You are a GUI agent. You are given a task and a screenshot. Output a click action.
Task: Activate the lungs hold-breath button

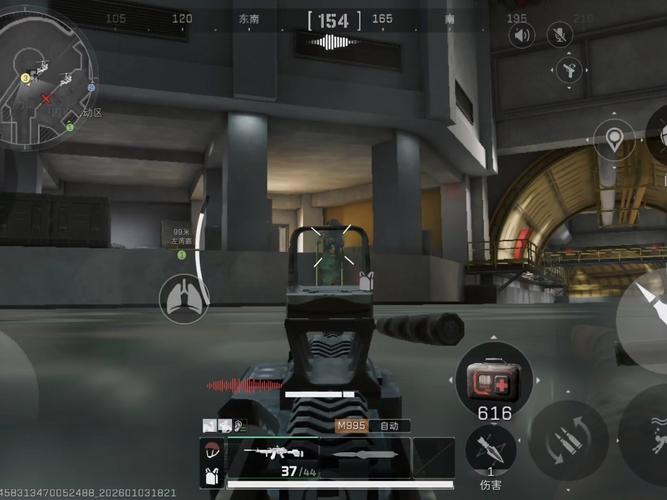183,299
